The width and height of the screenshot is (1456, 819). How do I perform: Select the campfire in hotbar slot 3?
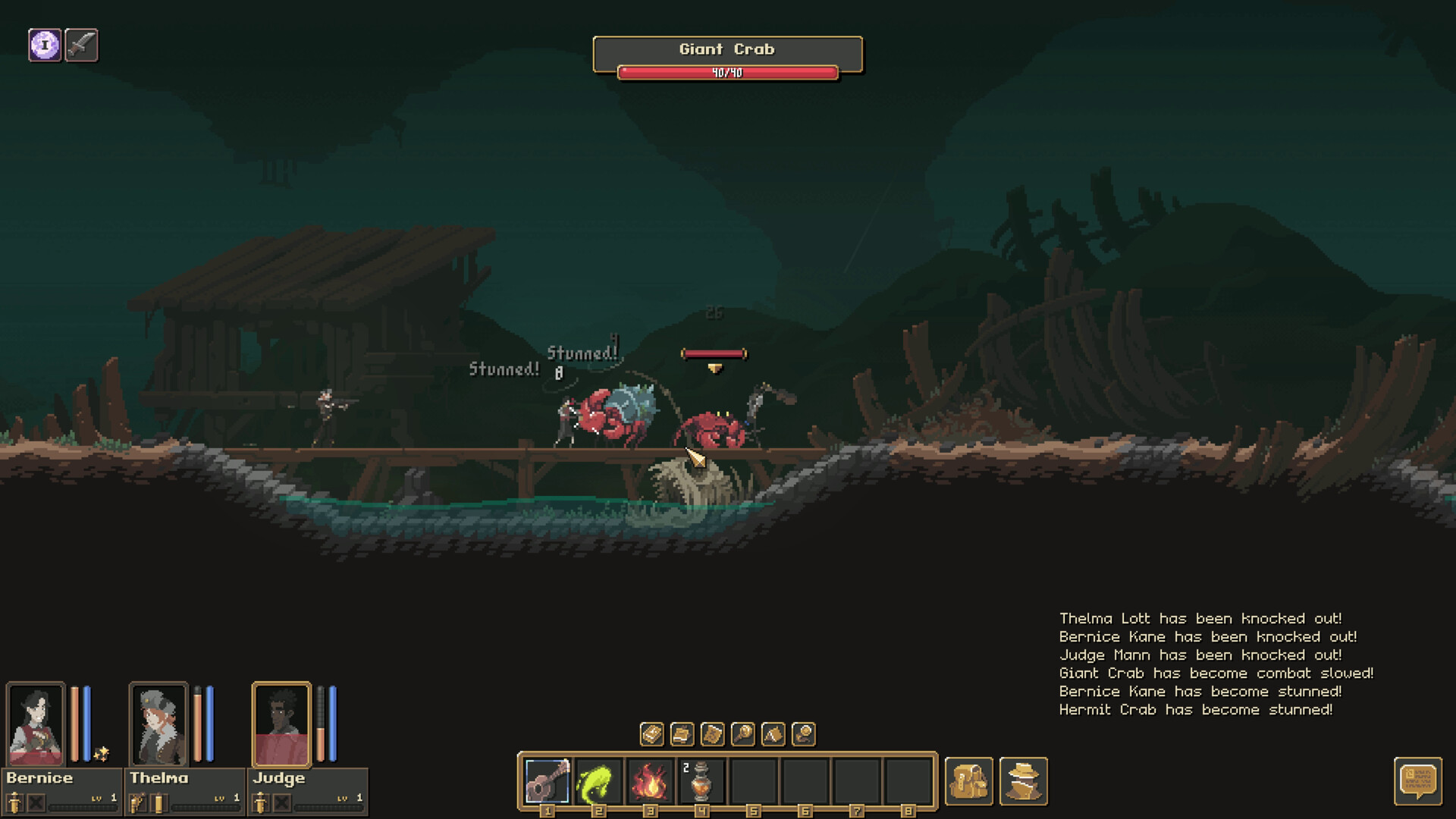click(x=650, y=780)
